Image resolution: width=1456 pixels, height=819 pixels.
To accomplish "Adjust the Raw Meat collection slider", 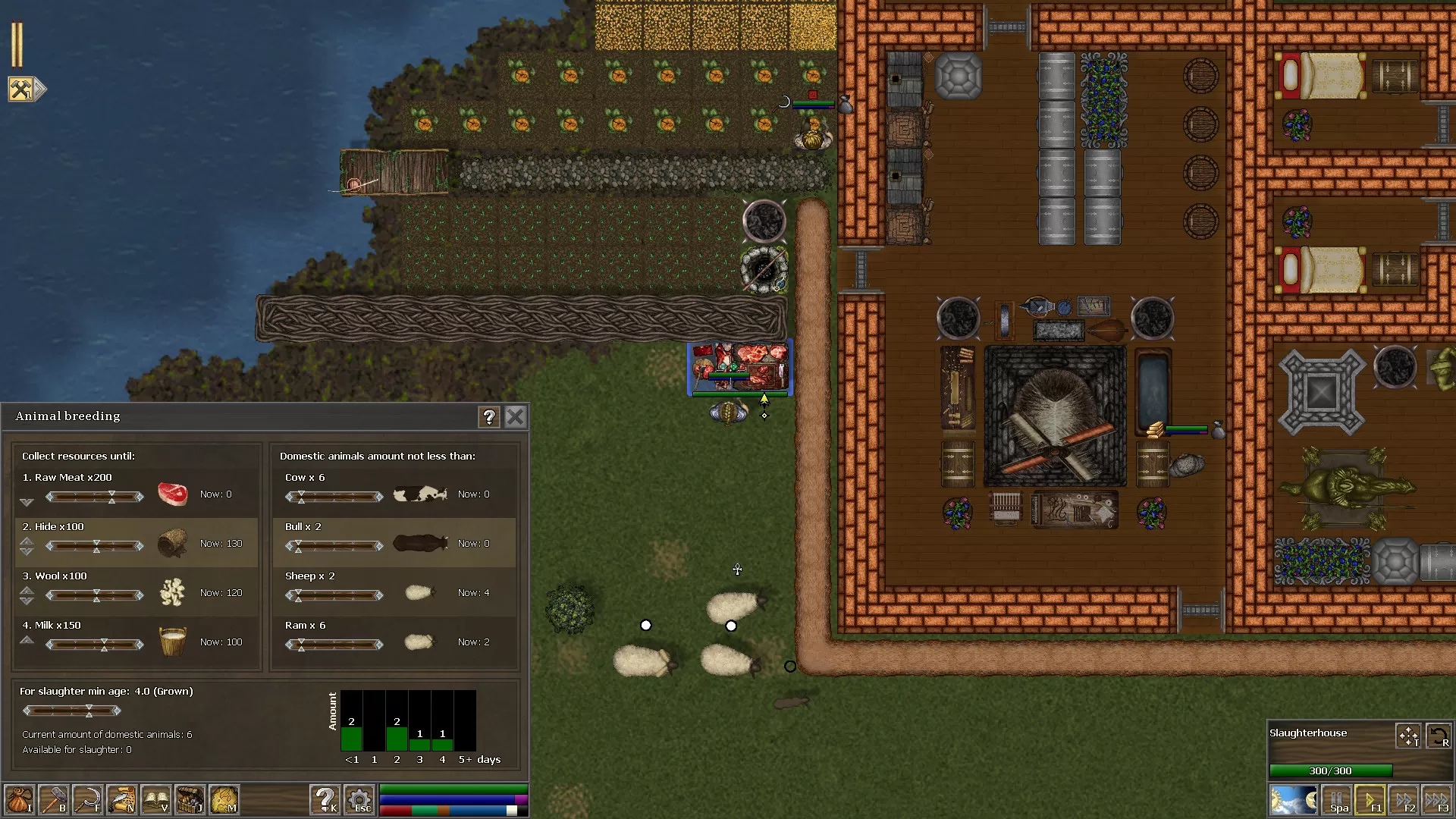I will (111, 497).
